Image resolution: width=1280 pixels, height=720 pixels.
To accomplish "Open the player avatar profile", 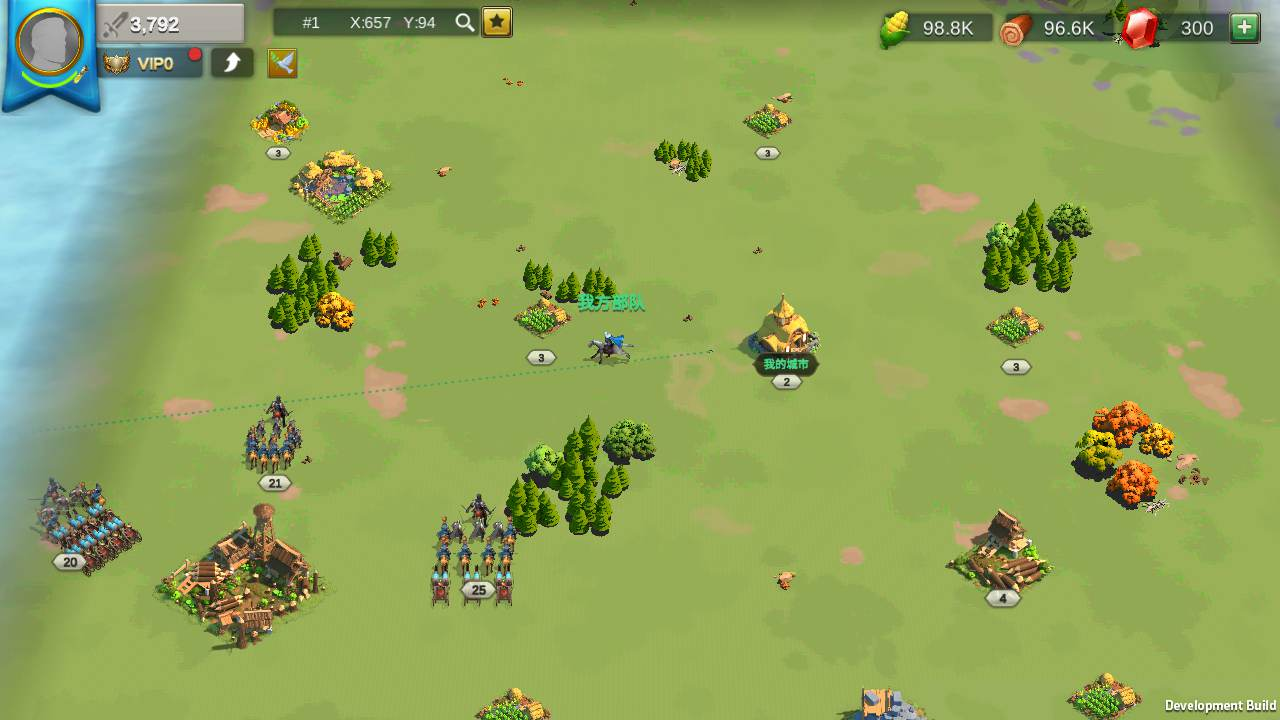I will [x=50, y=45].
